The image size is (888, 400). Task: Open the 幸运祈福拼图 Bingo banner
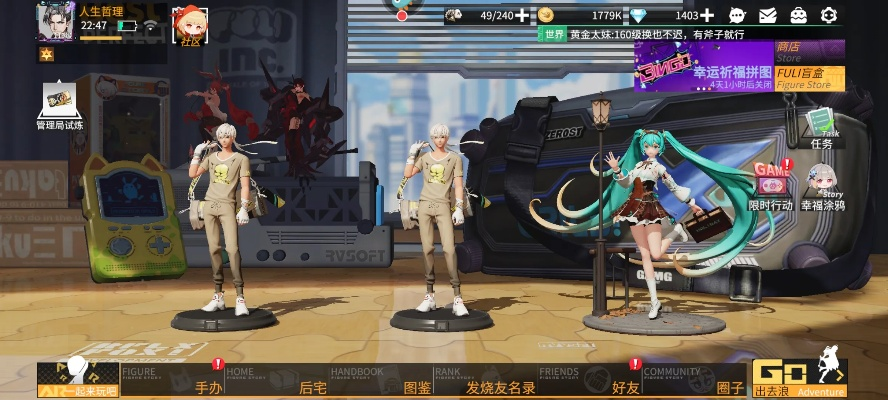(704, 67)
